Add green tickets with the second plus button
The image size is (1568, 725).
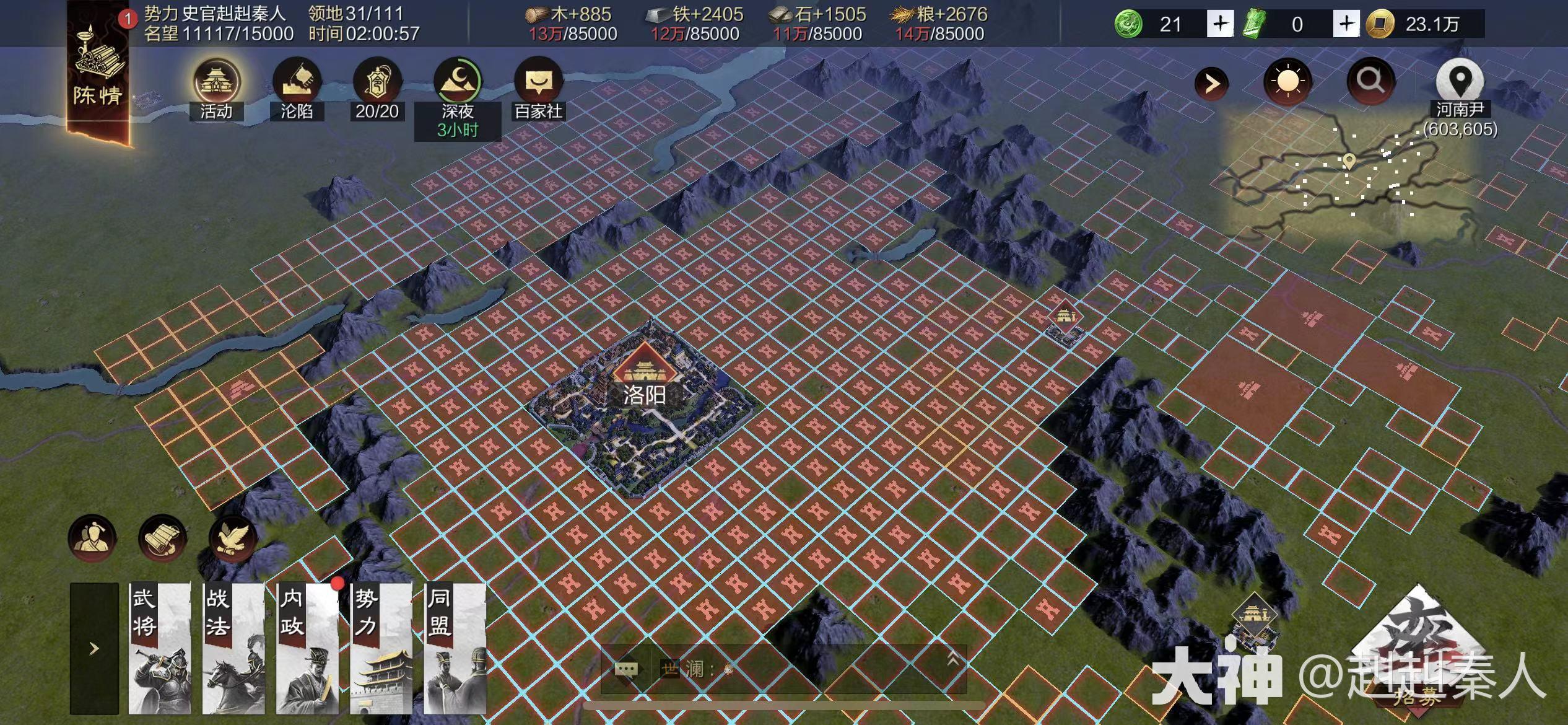pyautogui.click(x=1346, y=24)
